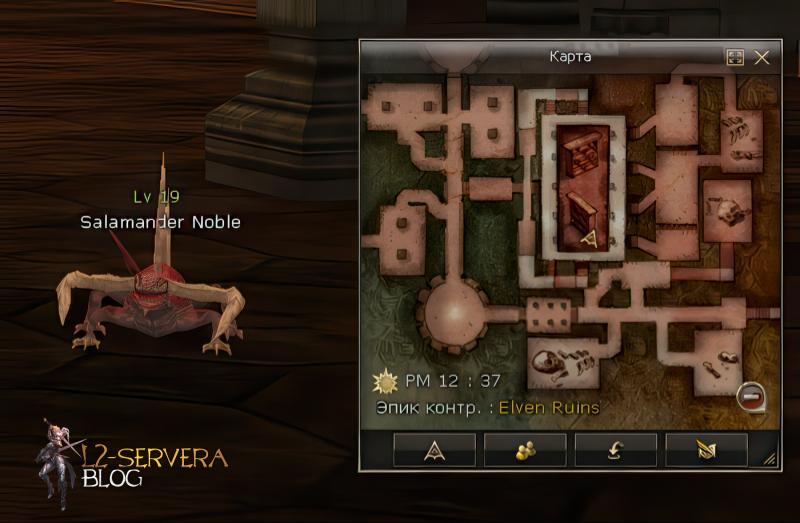
Task: Click the player arrow marker on map
Action: pyautogui.click(x=589, y=238)
